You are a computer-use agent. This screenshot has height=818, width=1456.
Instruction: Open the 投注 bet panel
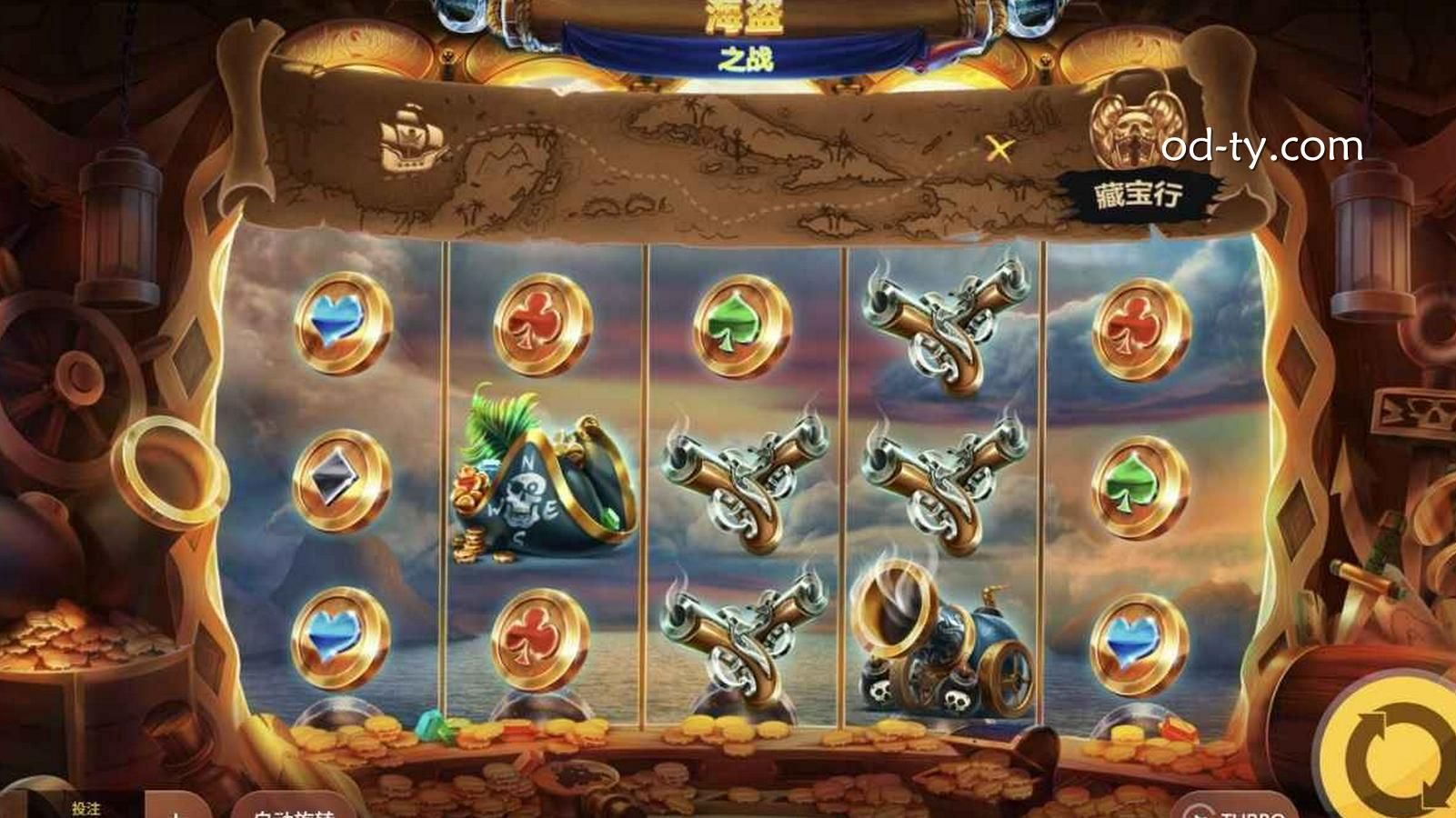coord(85,808)
